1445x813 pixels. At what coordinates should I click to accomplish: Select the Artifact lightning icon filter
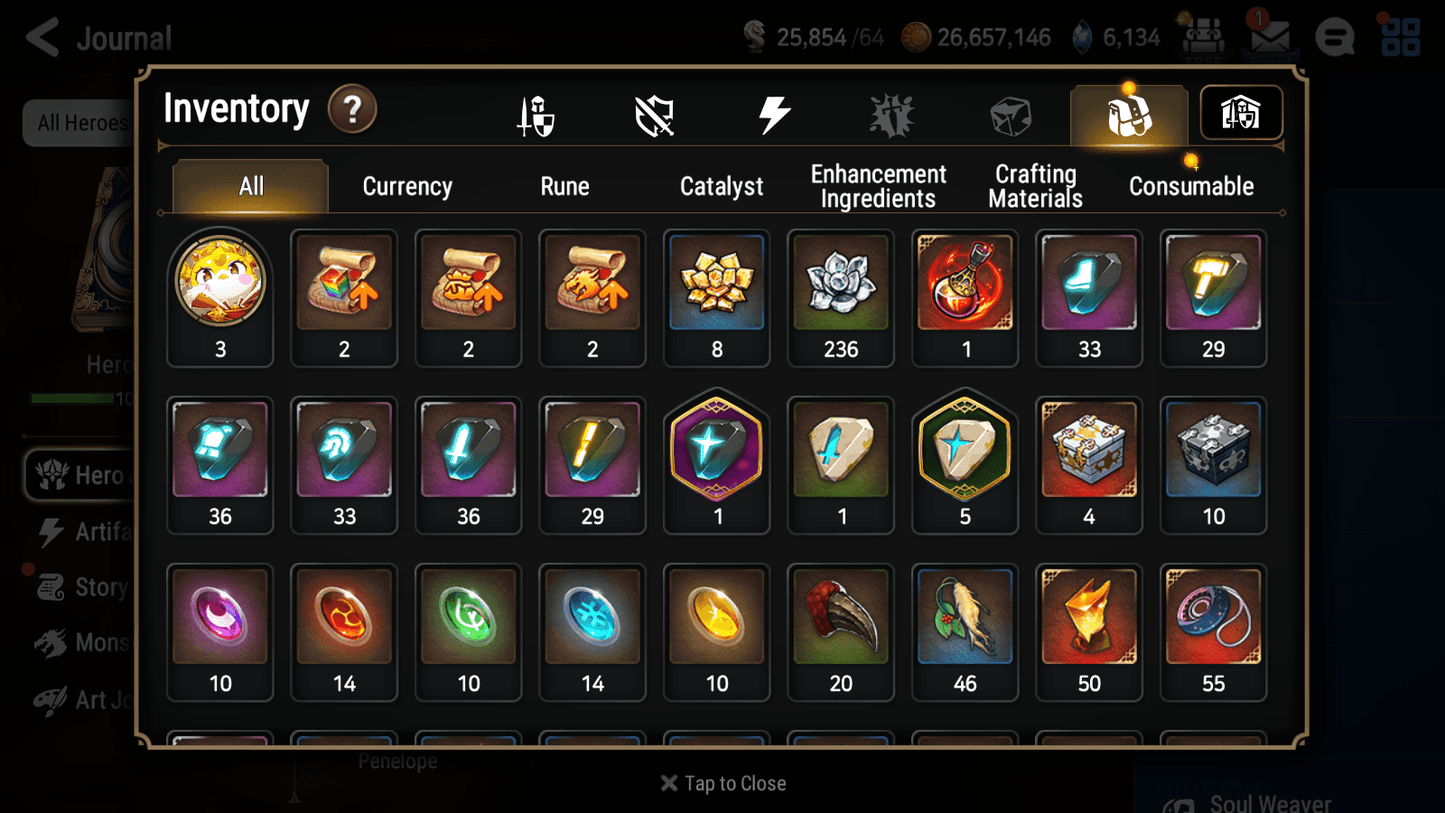[776, 114]
